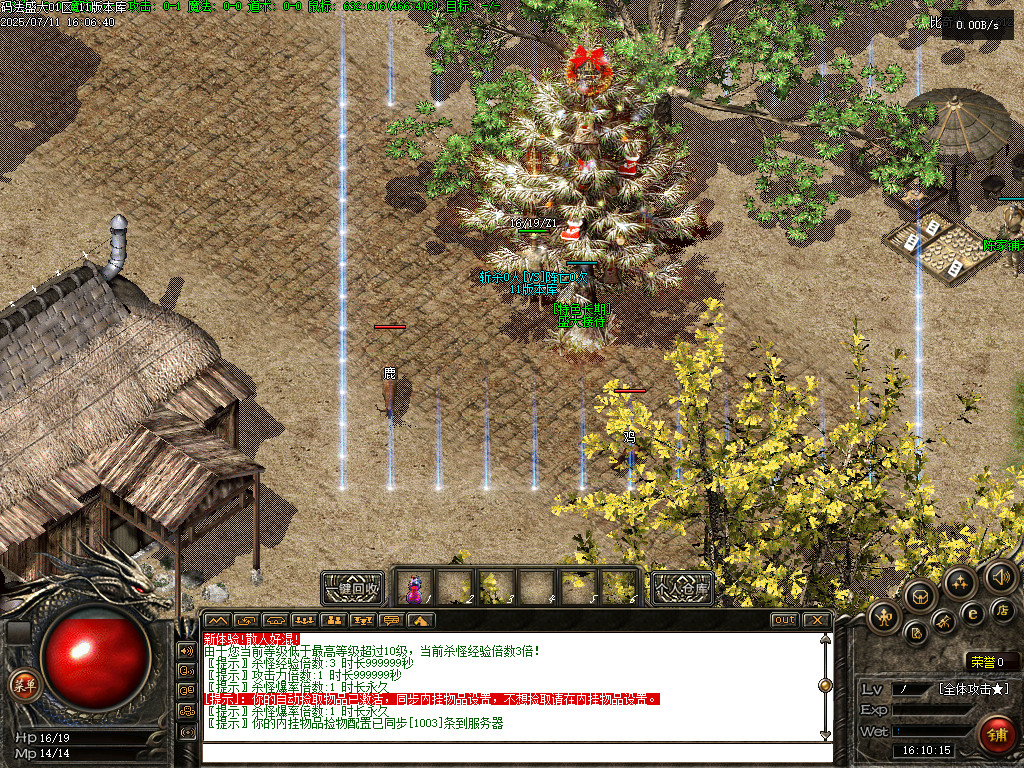The height and width of the screenshot is (768, 1024).
Task: Open the round 菜单 menu button
Action: click(20, 684)
